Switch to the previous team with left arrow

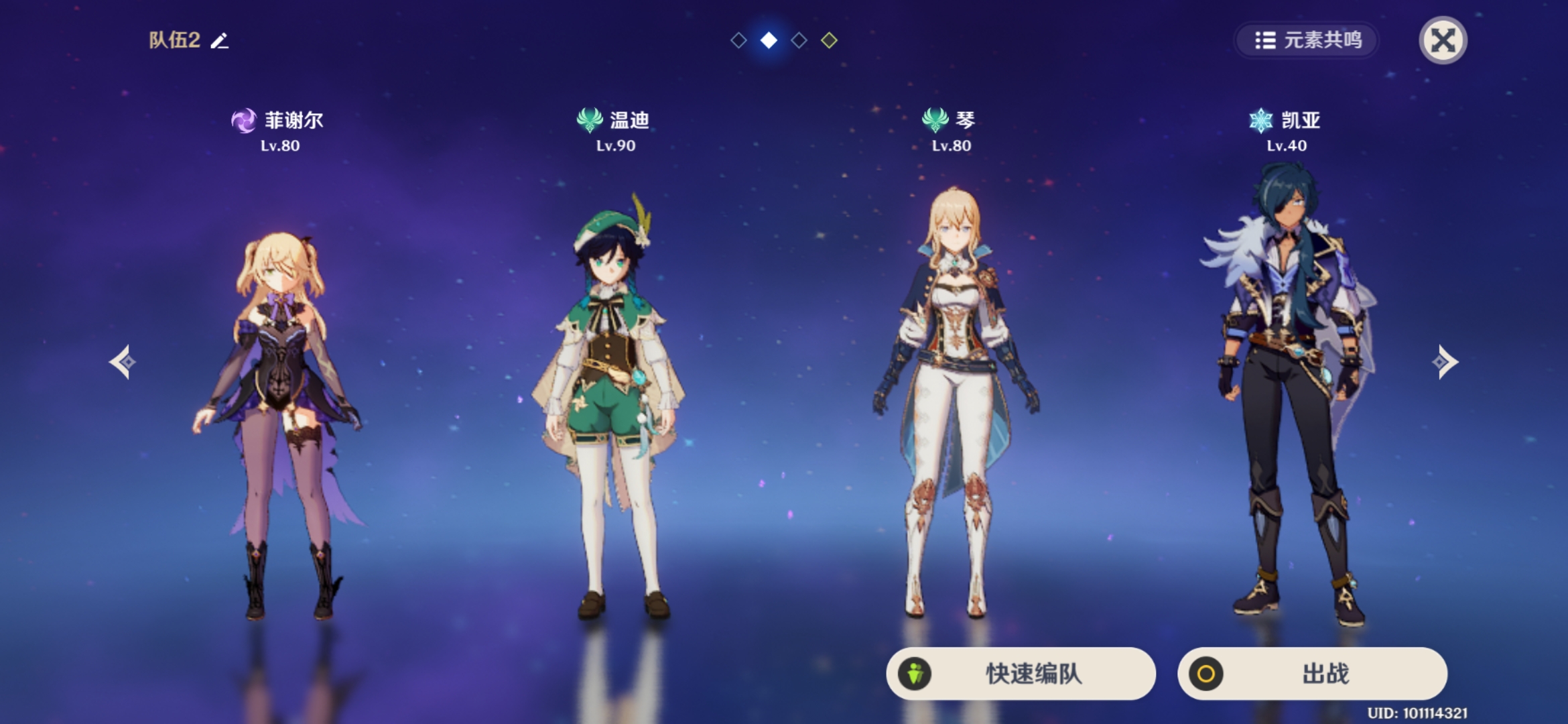pyautogui.click(x=123, y=362)
